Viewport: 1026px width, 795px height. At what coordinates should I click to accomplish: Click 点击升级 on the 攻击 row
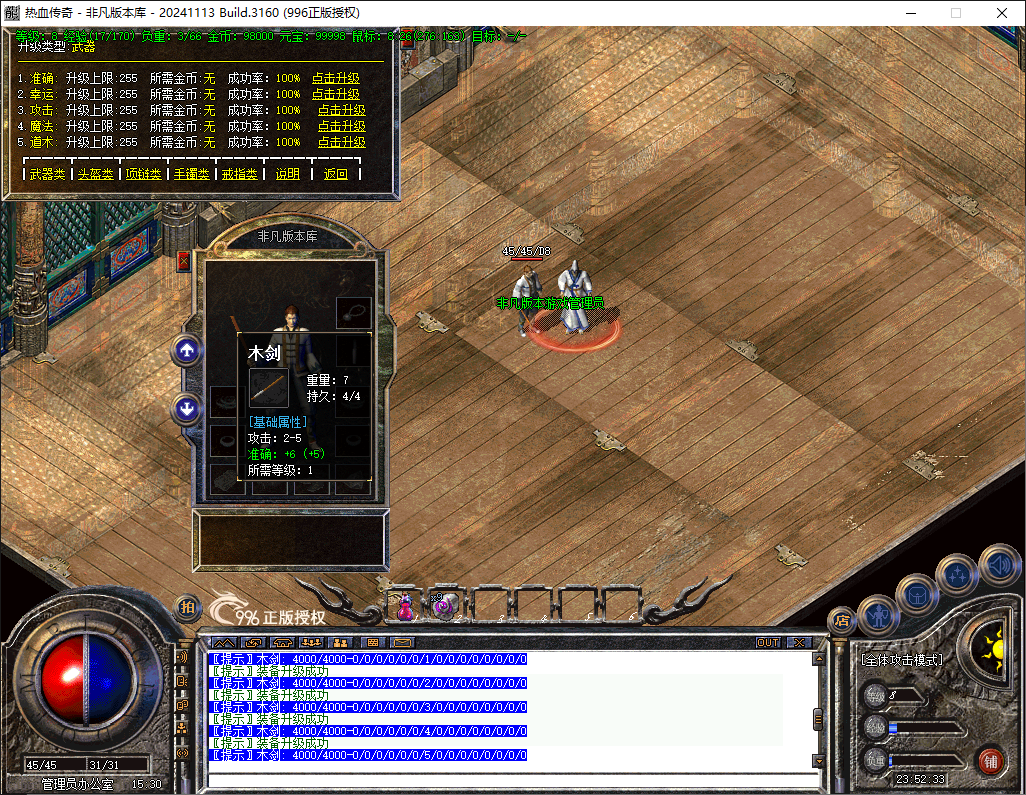[x=341, y=110]
